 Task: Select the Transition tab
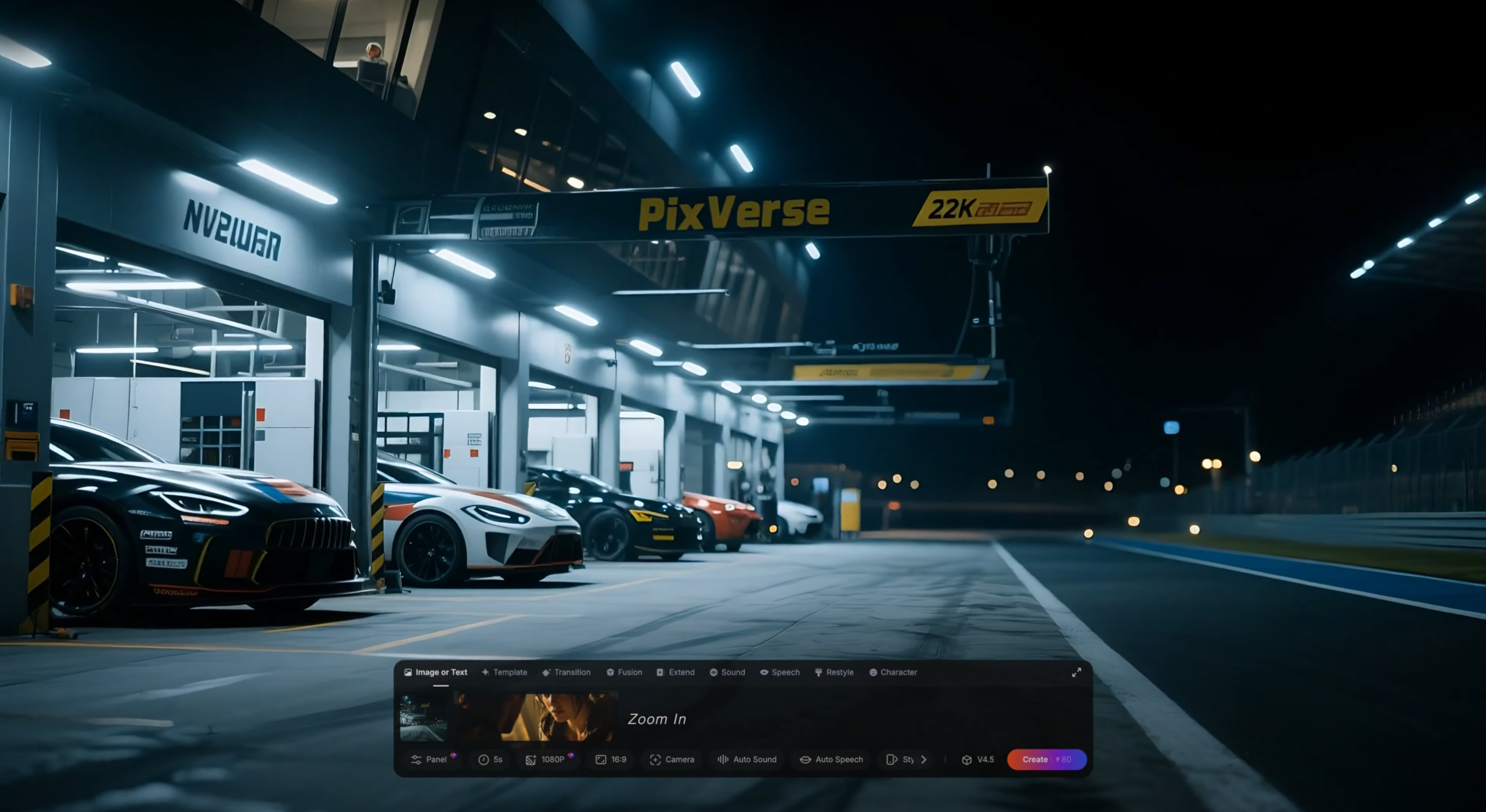point(566,672)
